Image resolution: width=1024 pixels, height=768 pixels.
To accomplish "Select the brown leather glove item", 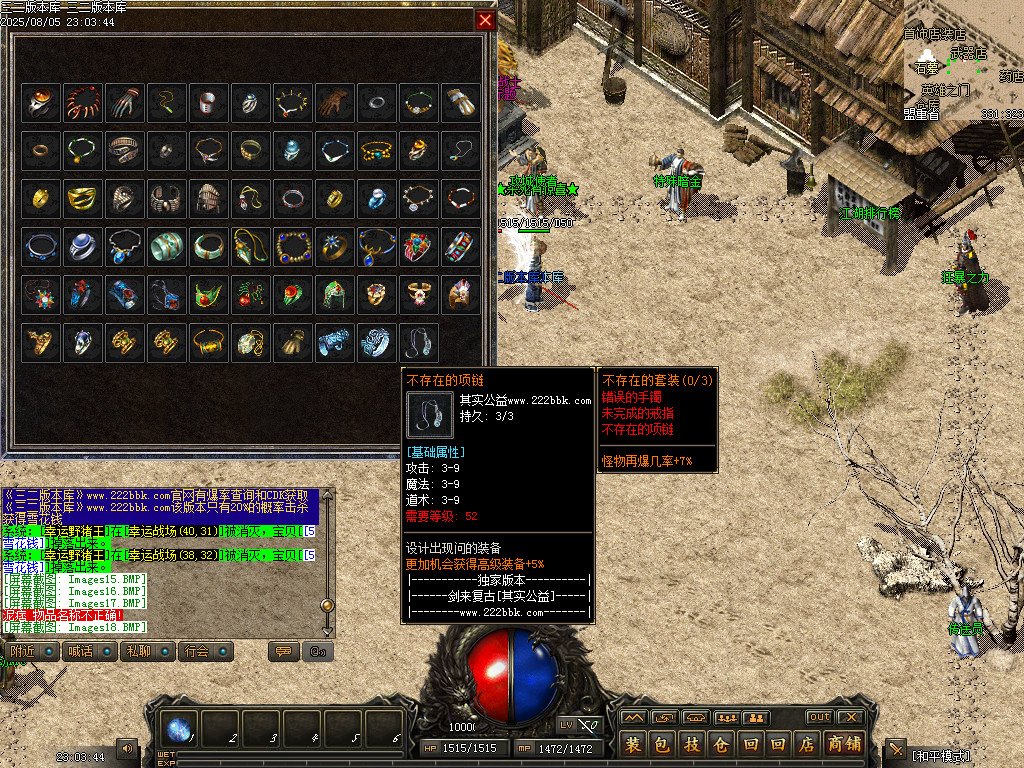I will point(335,102).
